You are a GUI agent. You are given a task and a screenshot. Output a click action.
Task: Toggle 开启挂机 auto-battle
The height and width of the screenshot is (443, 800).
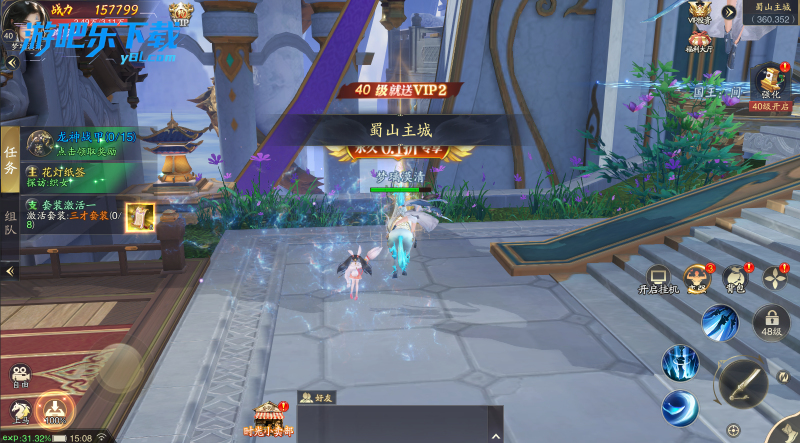658,280
